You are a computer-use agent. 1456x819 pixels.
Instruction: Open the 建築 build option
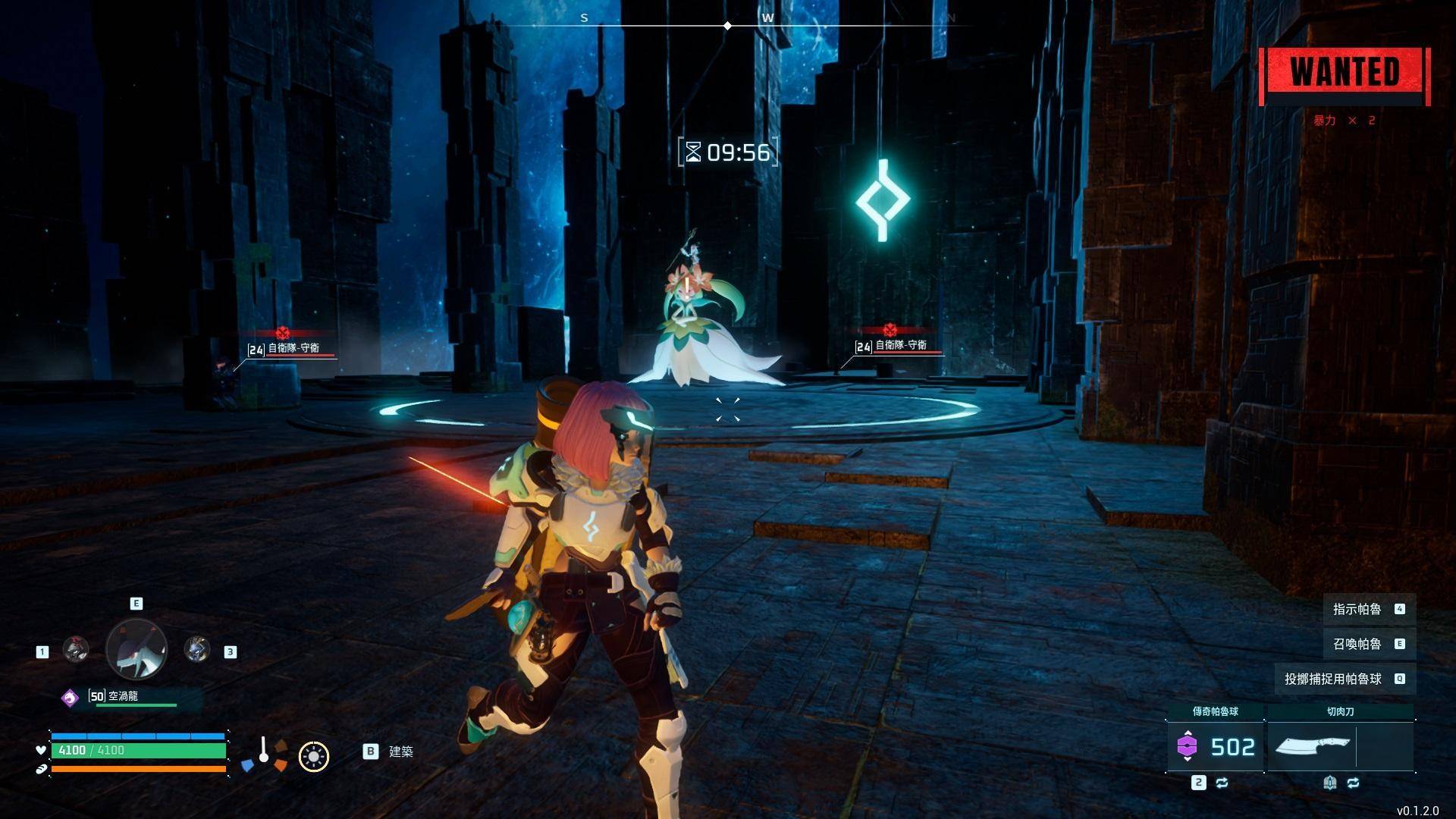pos(400,752)
